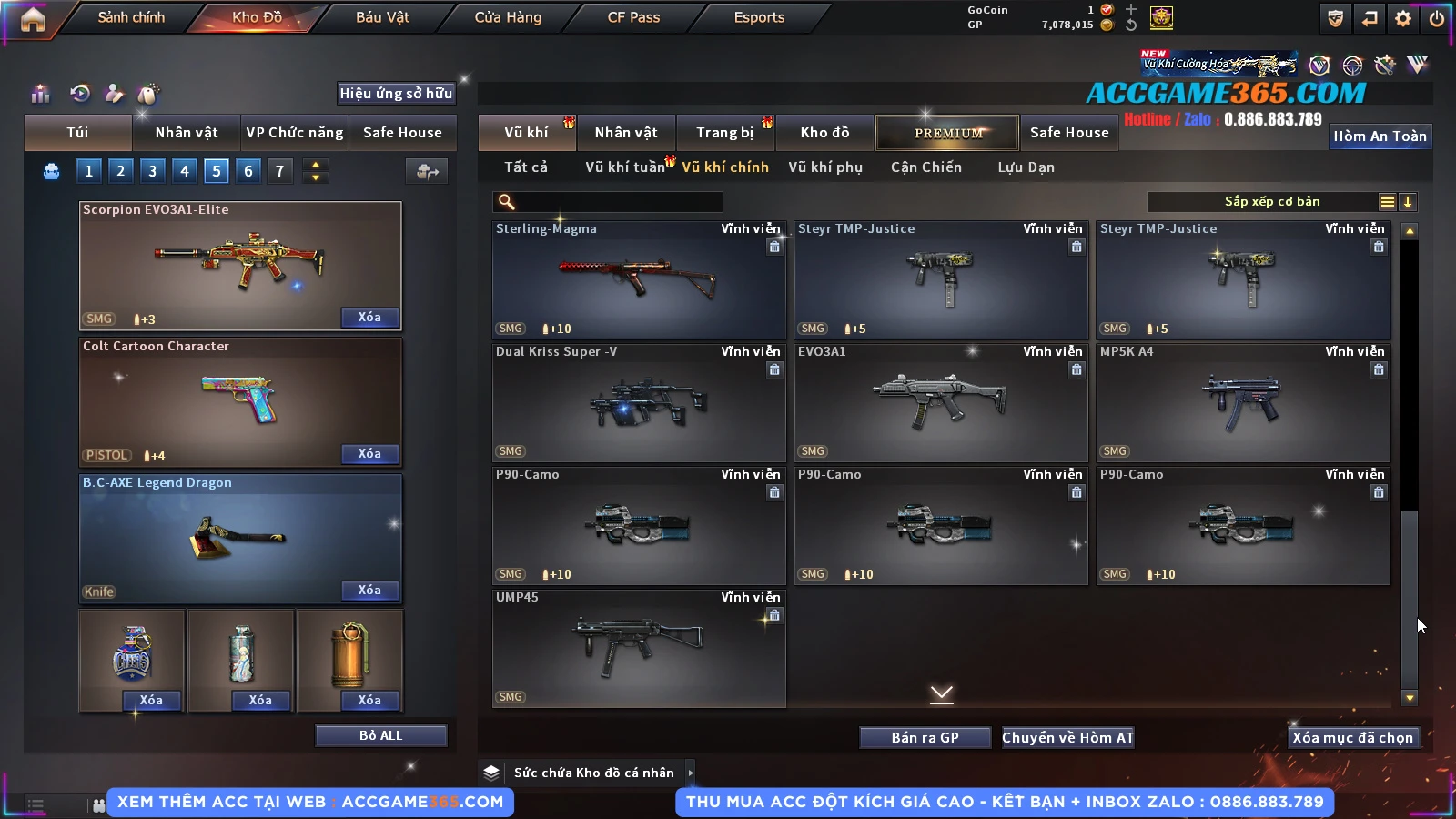This screenshot has width=1456, height=819.
Task: Select the Sterling-Magma weapon card
Action: [638, 279]
